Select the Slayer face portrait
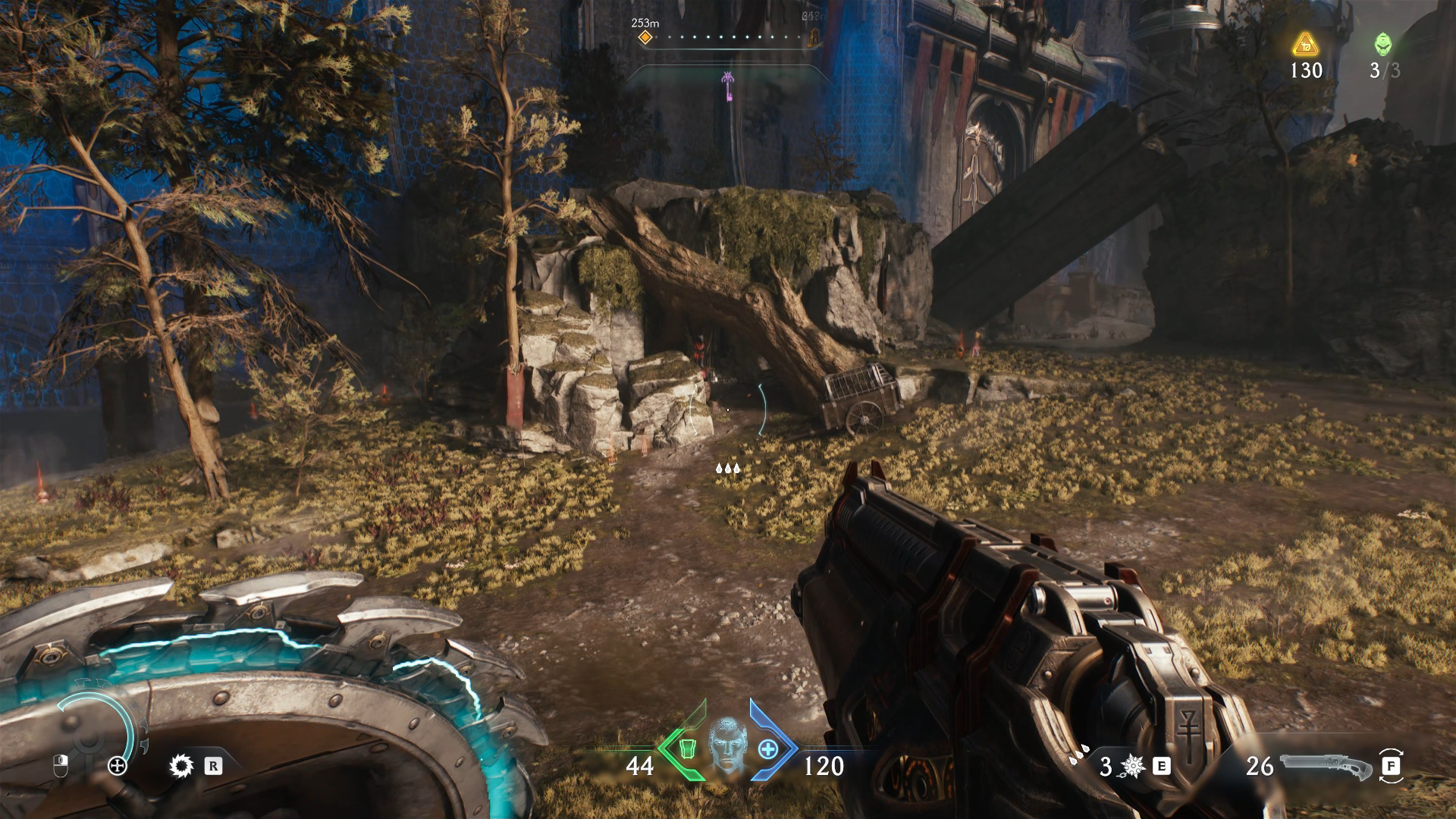Viewport: 1456px width, 819px height. [726, 745]
